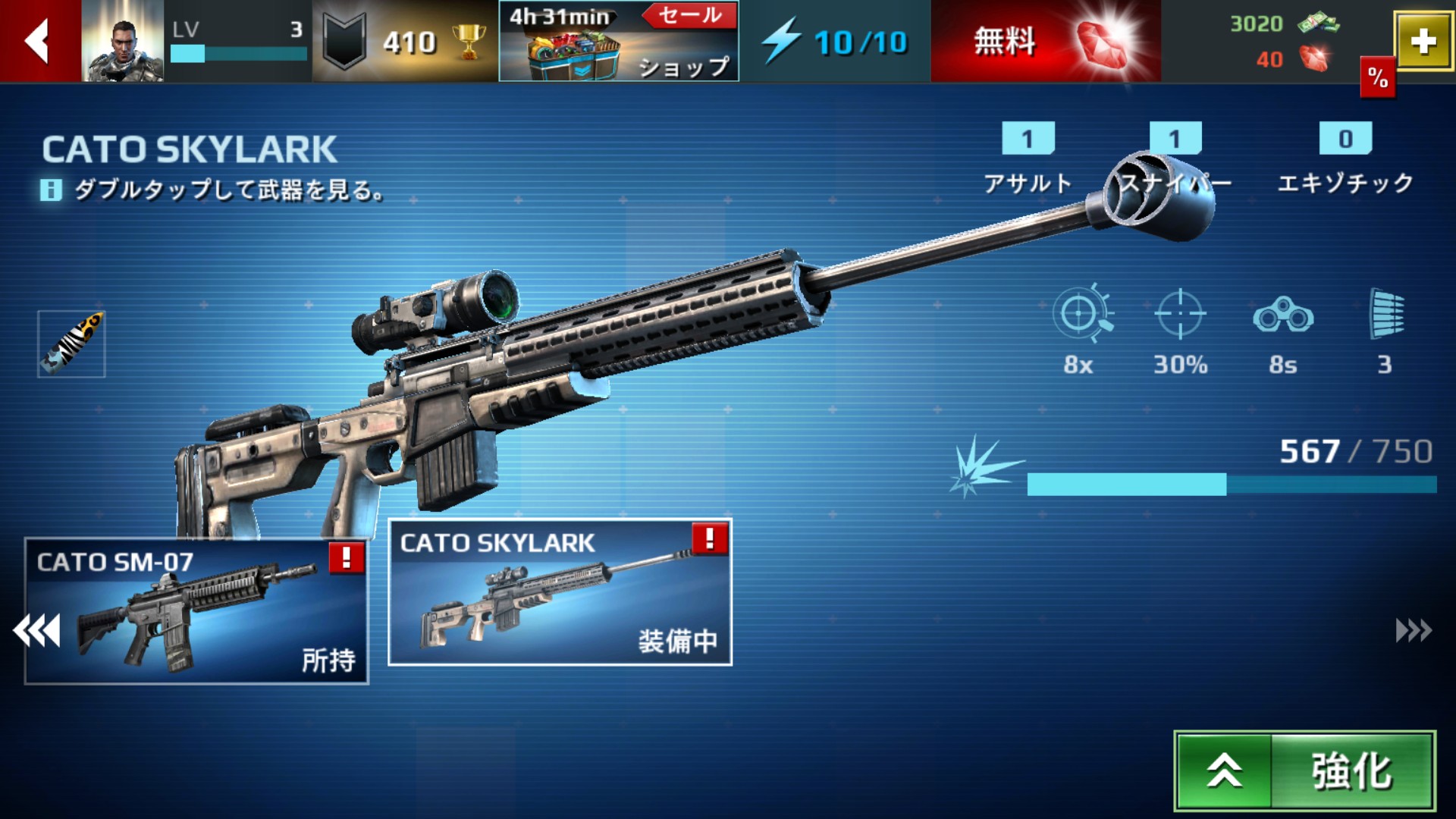This screenshot has height=819, width=1456.
Task: Switch to the スナイパー weapon category
Action: pos(1175,159)
